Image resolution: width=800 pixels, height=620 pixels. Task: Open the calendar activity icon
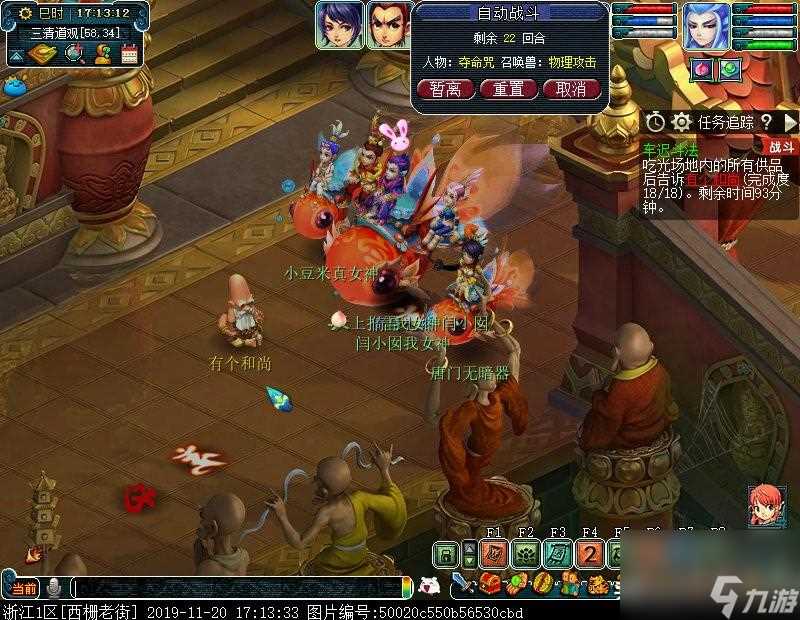tap(129, 53)
